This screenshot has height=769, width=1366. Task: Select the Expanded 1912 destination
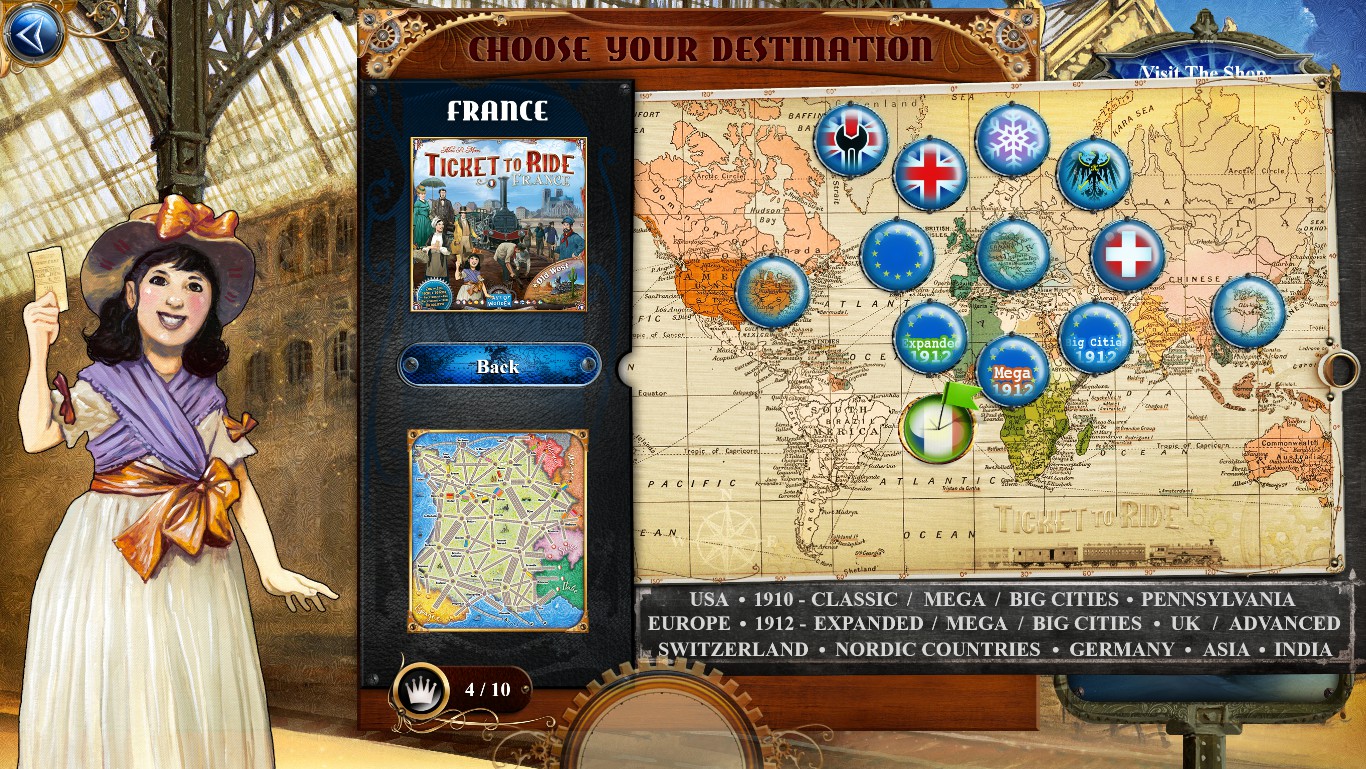(x=930, y=337)
